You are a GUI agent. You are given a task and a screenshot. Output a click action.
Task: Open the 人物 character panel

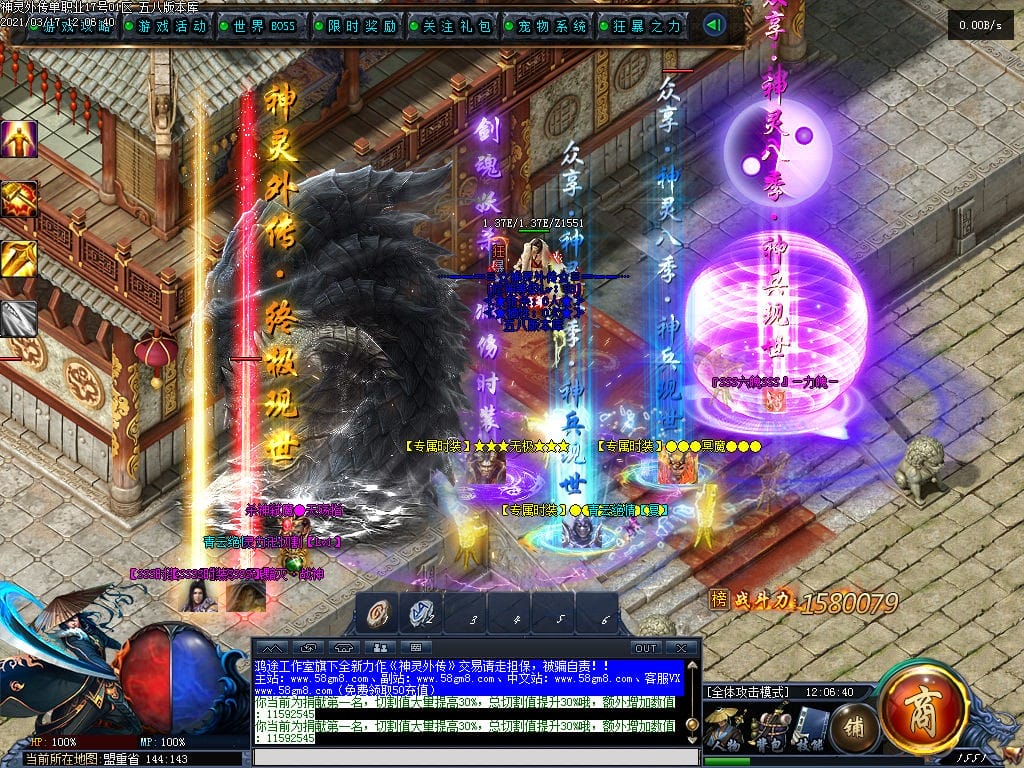[x=724, y=728]
